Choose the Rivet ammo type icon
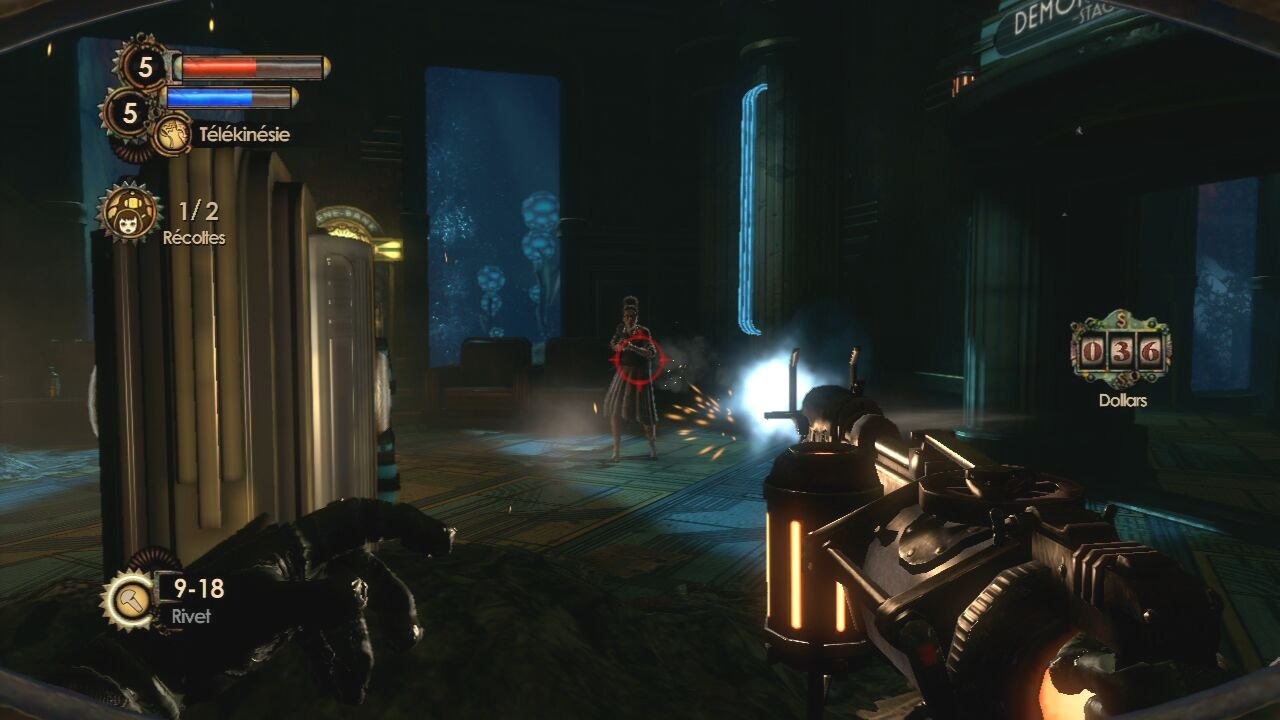The height and width of the screenshot is (720, 1280). pyautogui.click(x=129, y=600)
